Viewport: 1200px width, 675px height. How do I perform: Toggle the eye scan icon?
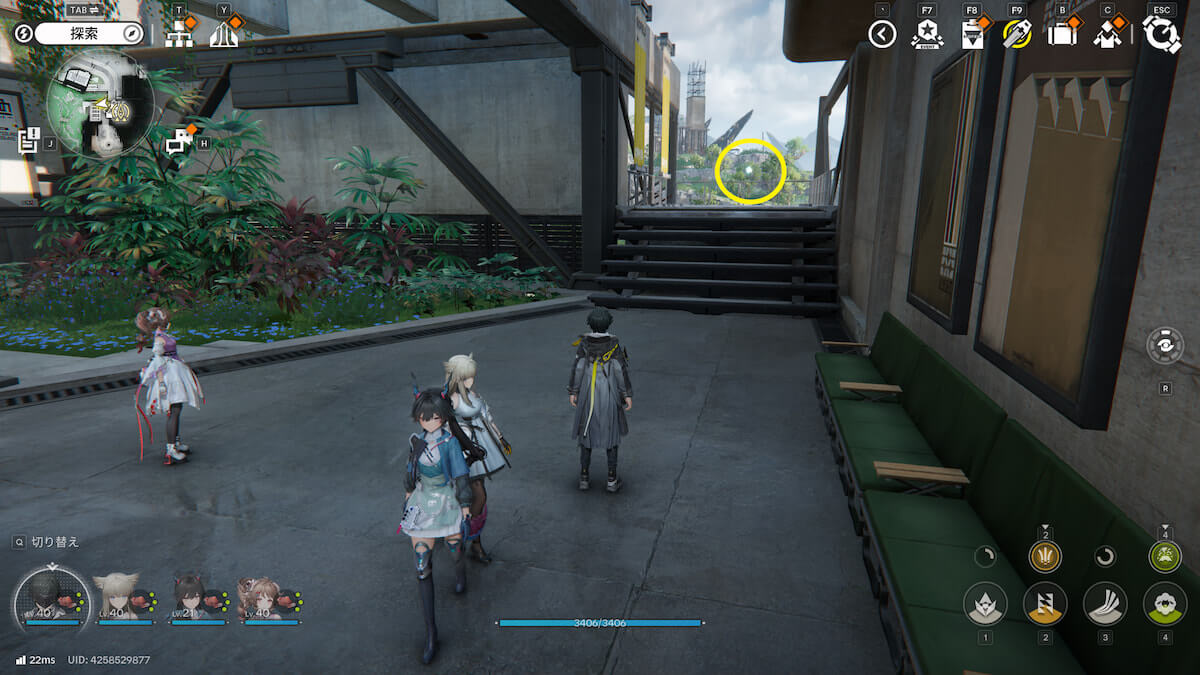tap(1165, 346)
